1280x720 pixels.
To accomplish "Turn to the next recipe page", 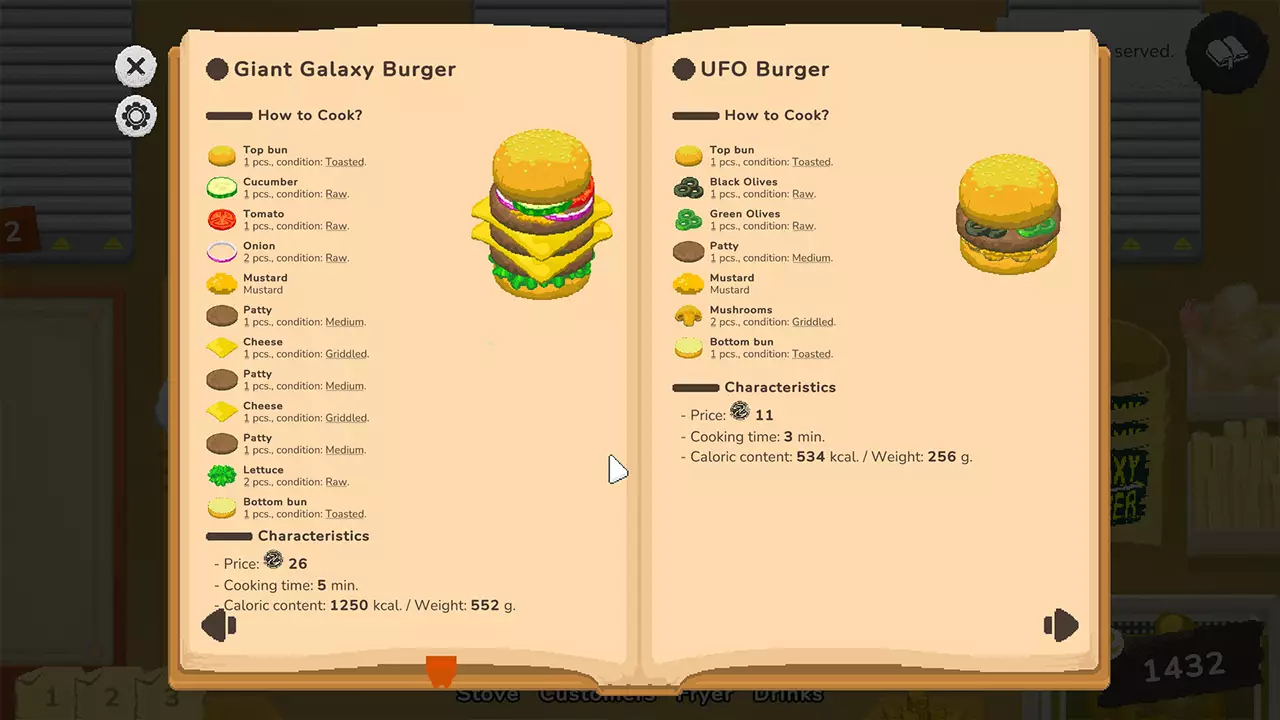I will click(1061, 625).
